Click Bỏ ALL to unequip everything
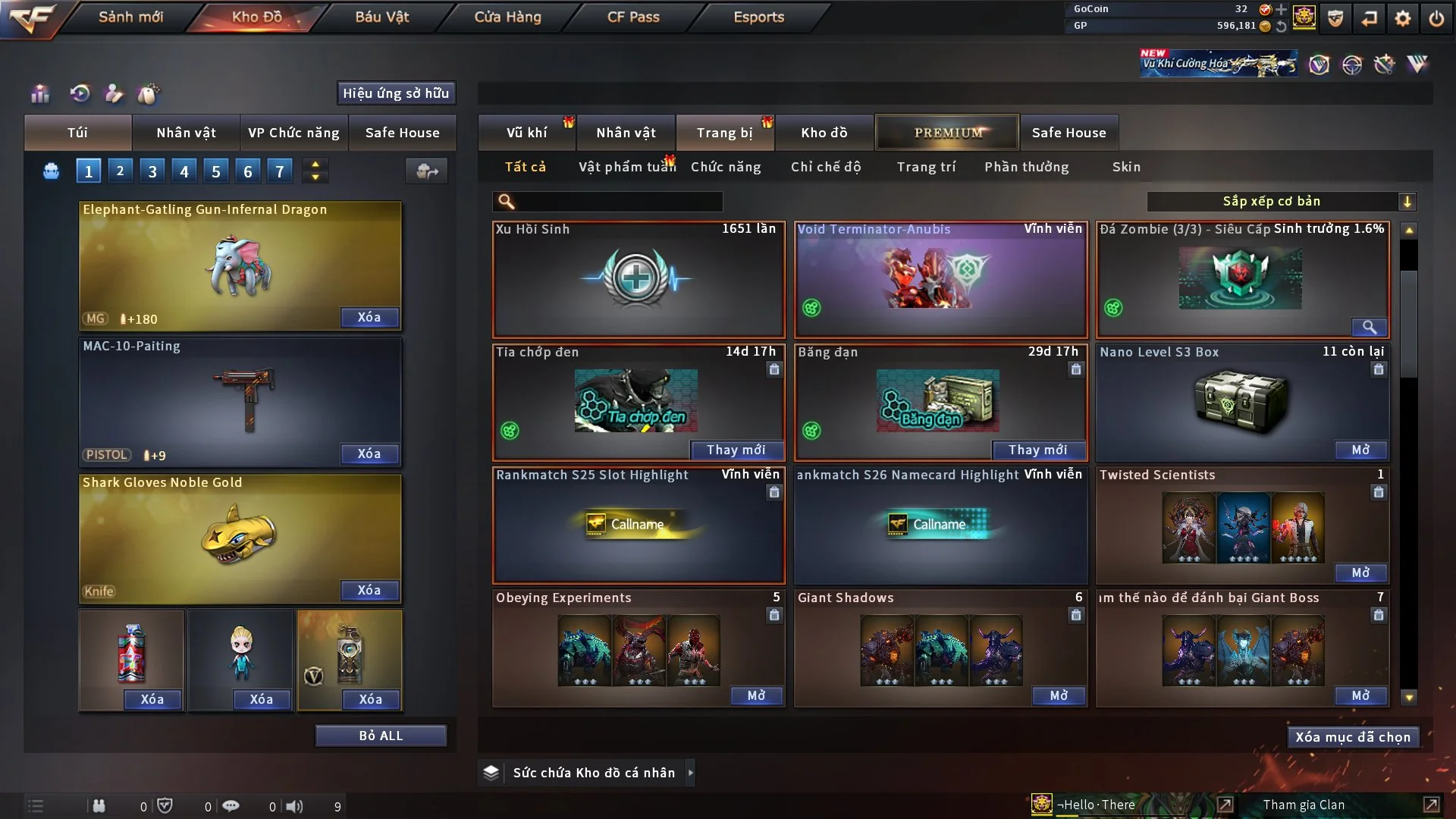Viewport: 1456px width, 819px height. (381, 736)
